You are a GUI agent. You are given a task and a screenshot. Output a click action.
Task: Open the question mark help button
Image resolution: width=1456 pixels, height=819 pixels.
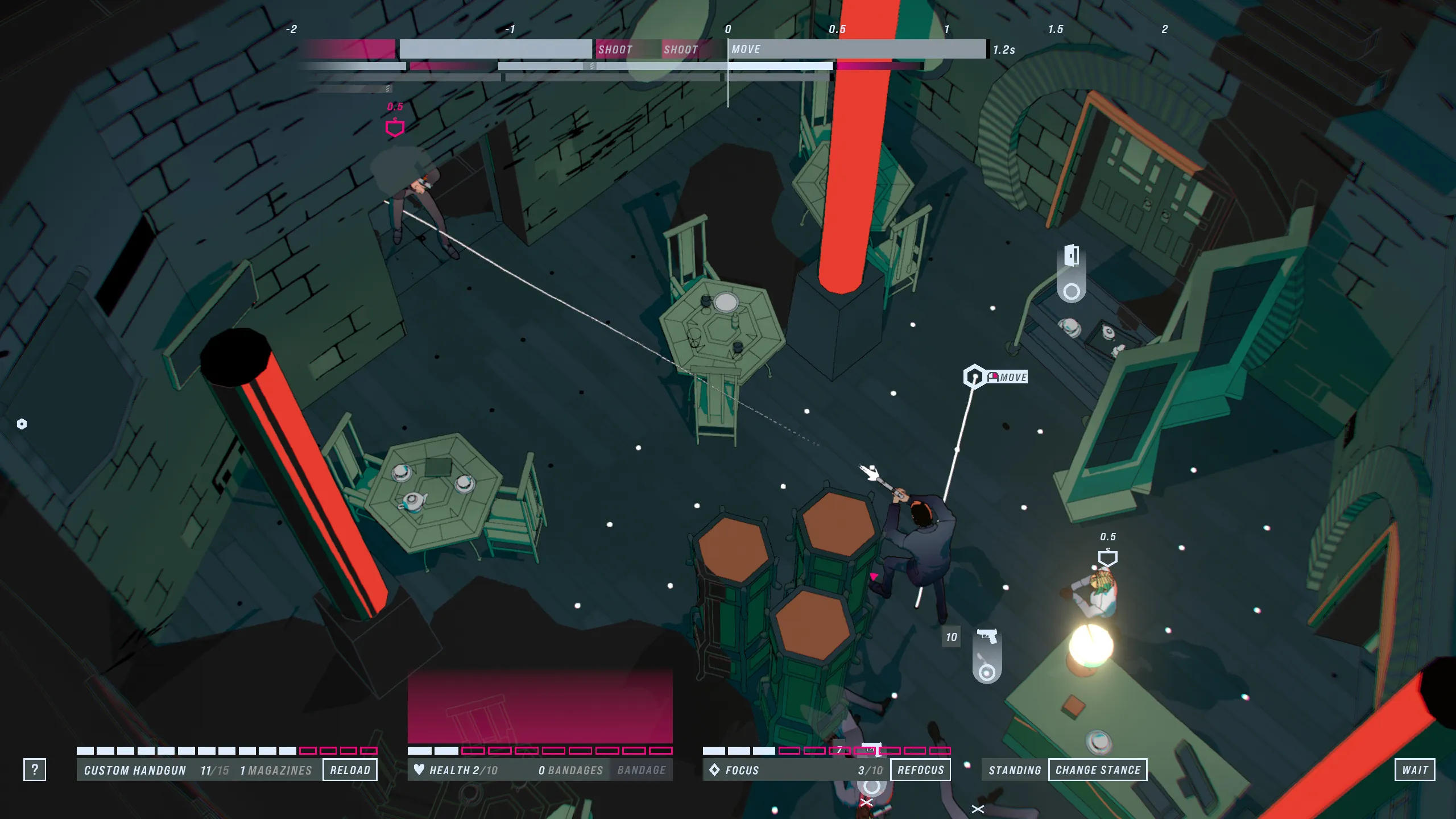35,770
